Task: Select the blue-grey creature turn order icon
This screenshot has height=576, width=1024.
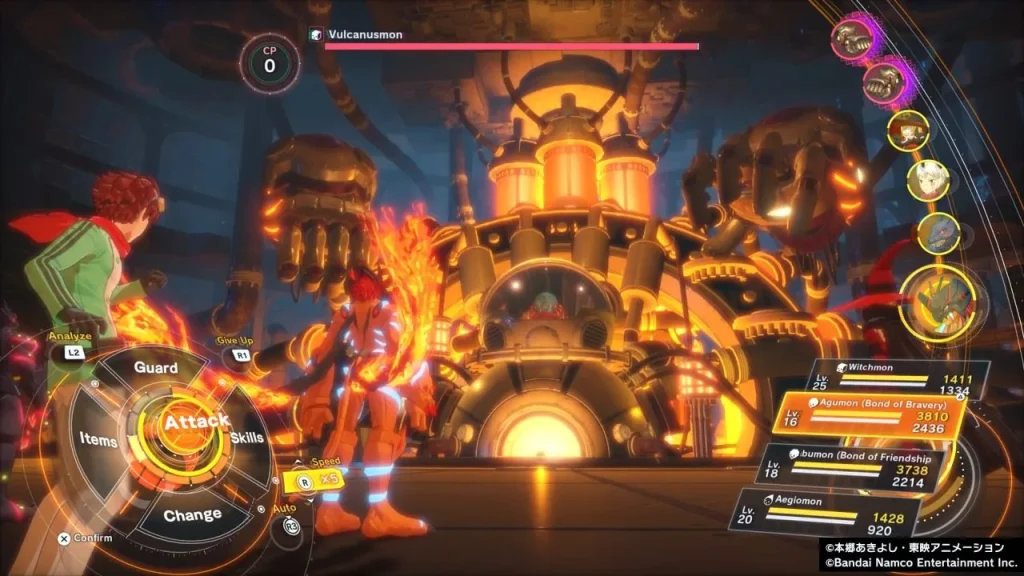Action: pos(938,232)
